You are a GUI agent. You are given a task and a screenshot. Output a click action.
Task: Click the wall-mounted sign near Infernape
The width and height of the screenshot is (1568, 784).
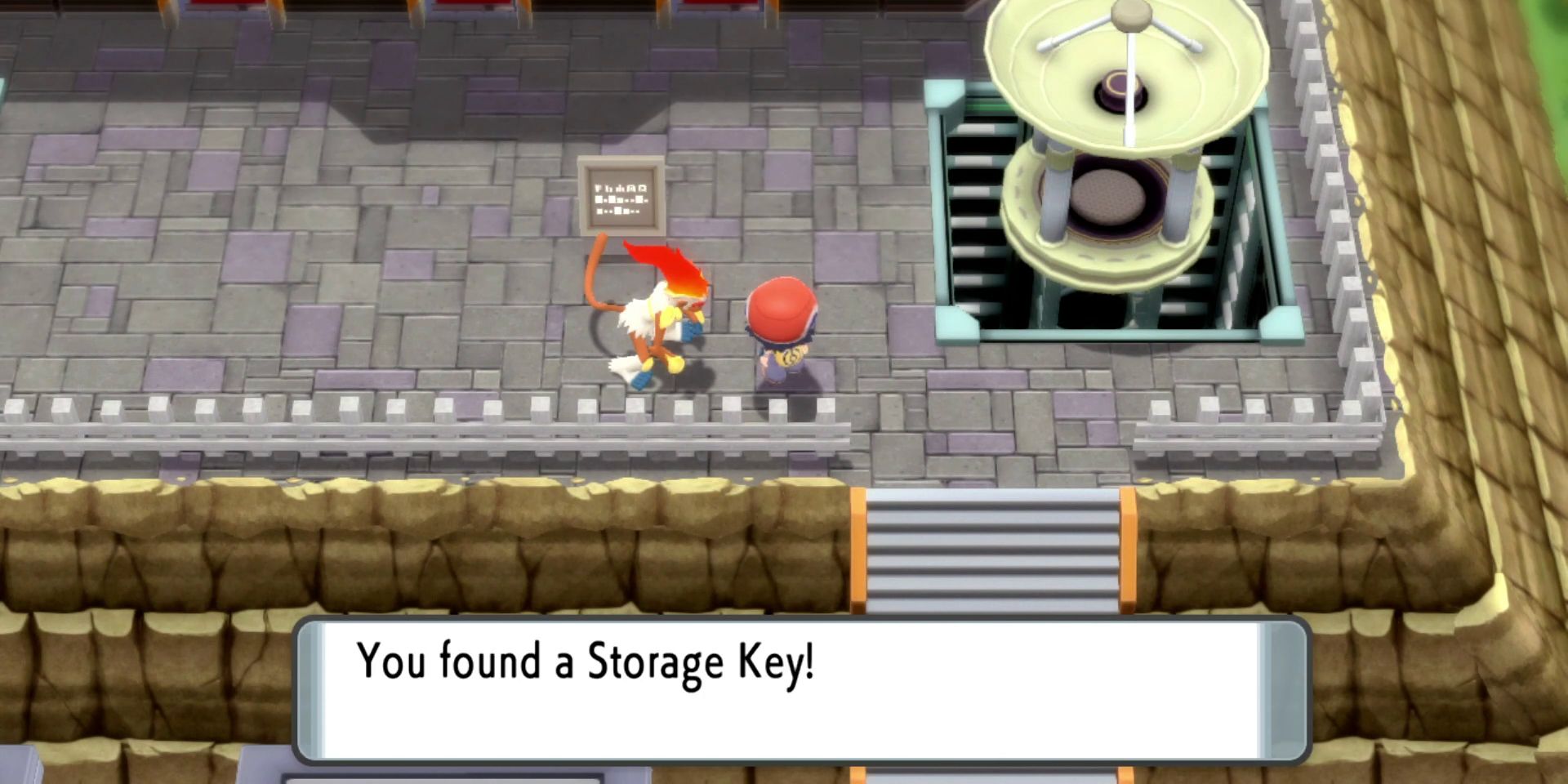click(622, 196)
